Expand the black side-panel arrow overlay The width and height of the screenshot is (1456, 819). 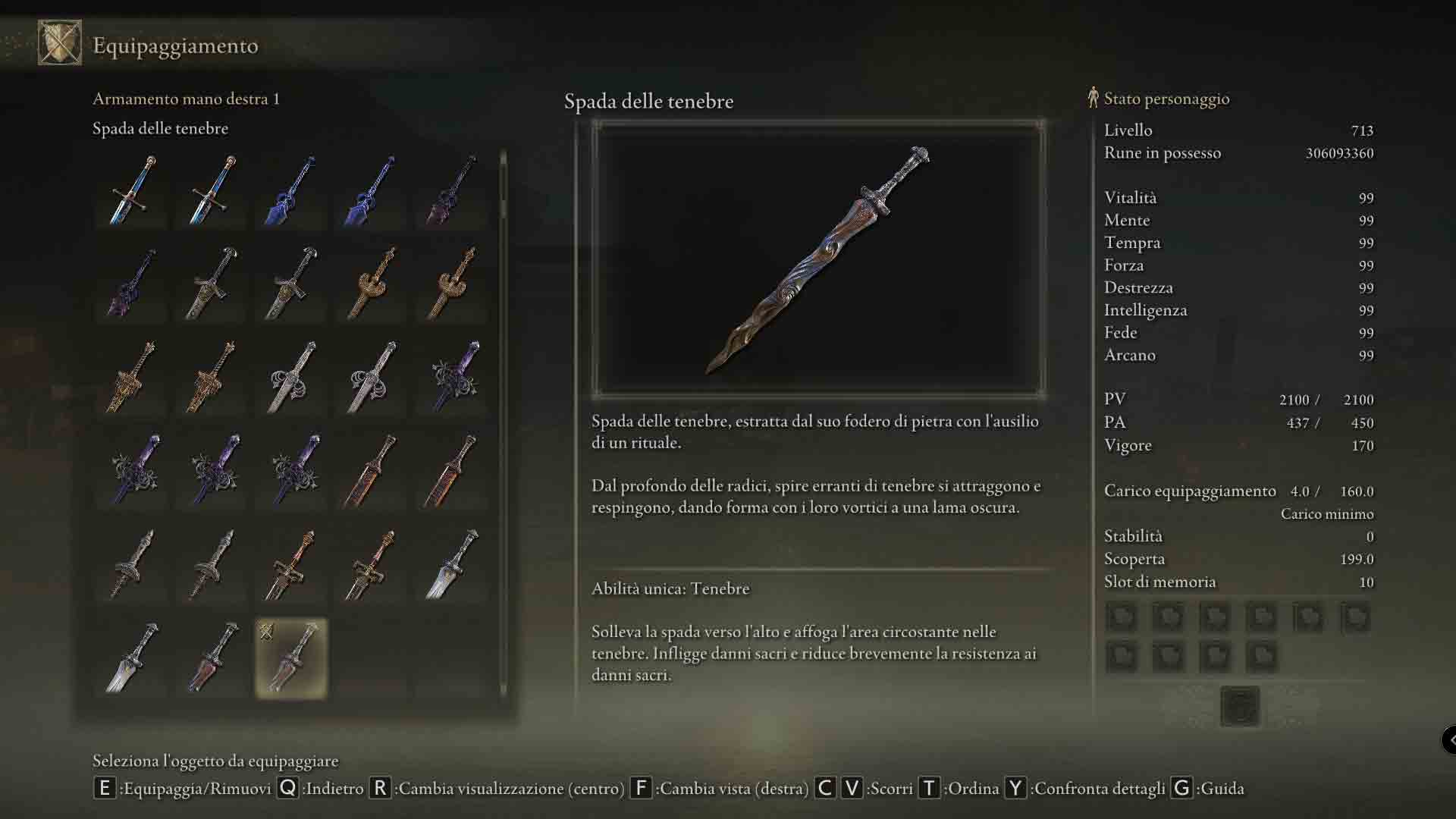[x=1449, y=739]
